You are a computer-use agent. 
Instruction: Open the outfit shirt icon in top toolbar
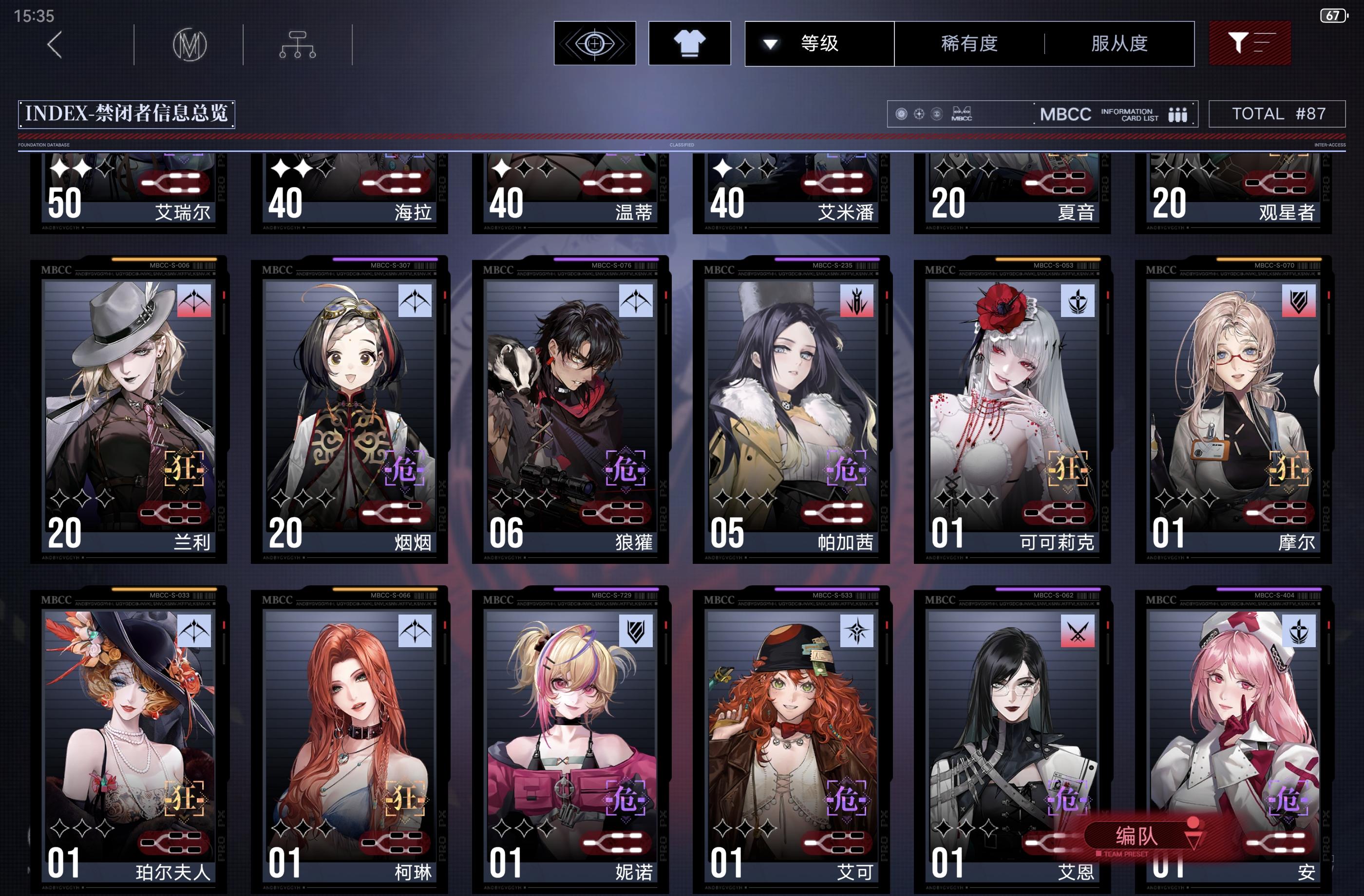point(689,42)
